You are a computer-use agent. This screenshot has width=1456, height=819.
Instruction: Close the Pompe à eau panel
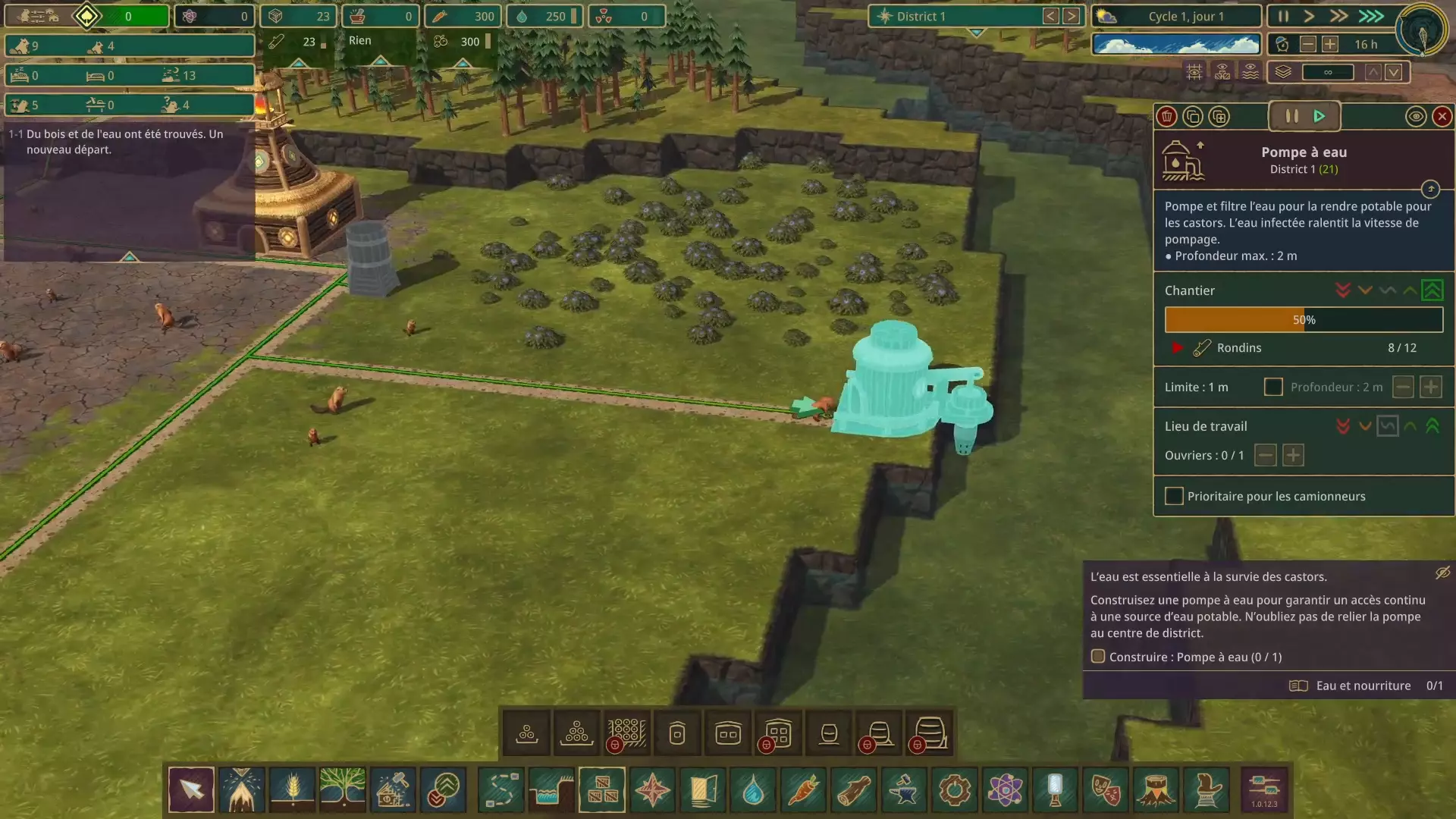coord(1442,116)
